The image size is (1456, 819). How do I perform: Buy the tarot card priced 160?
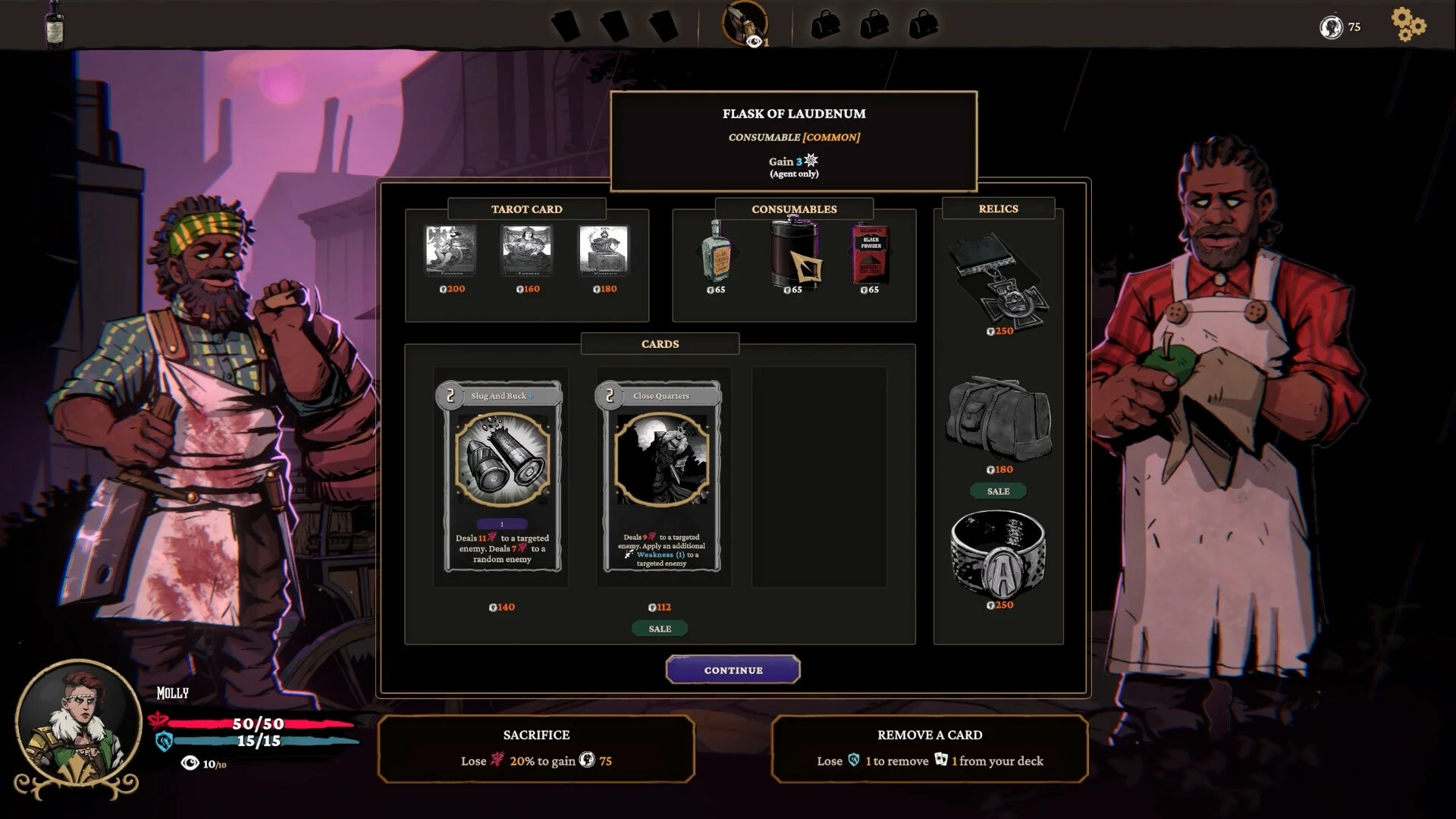[x=527, y=249]
